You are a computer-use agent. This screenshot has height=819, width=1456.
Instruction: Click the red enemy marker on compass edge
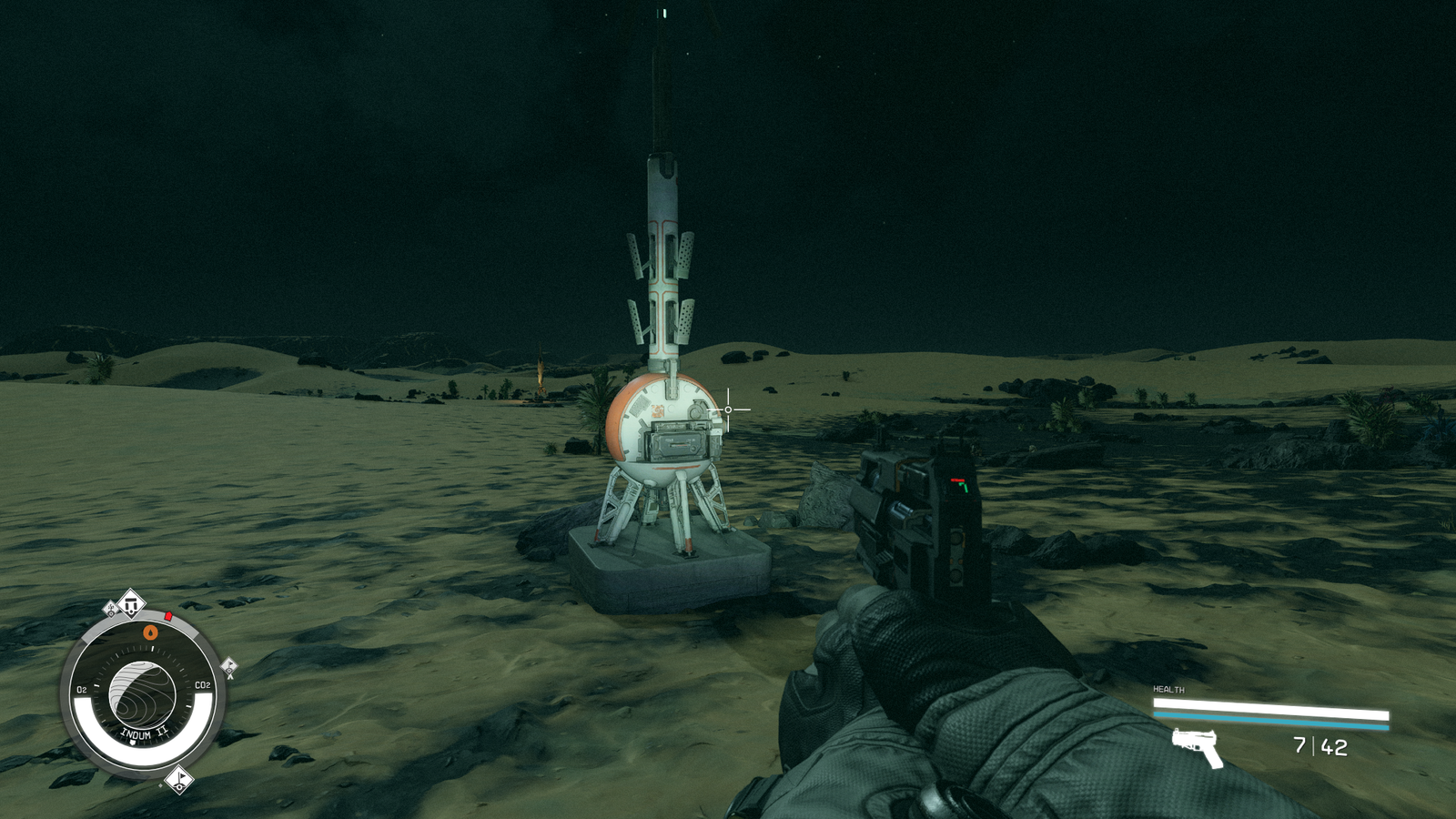pyautogui.click(x=168, y=616)
